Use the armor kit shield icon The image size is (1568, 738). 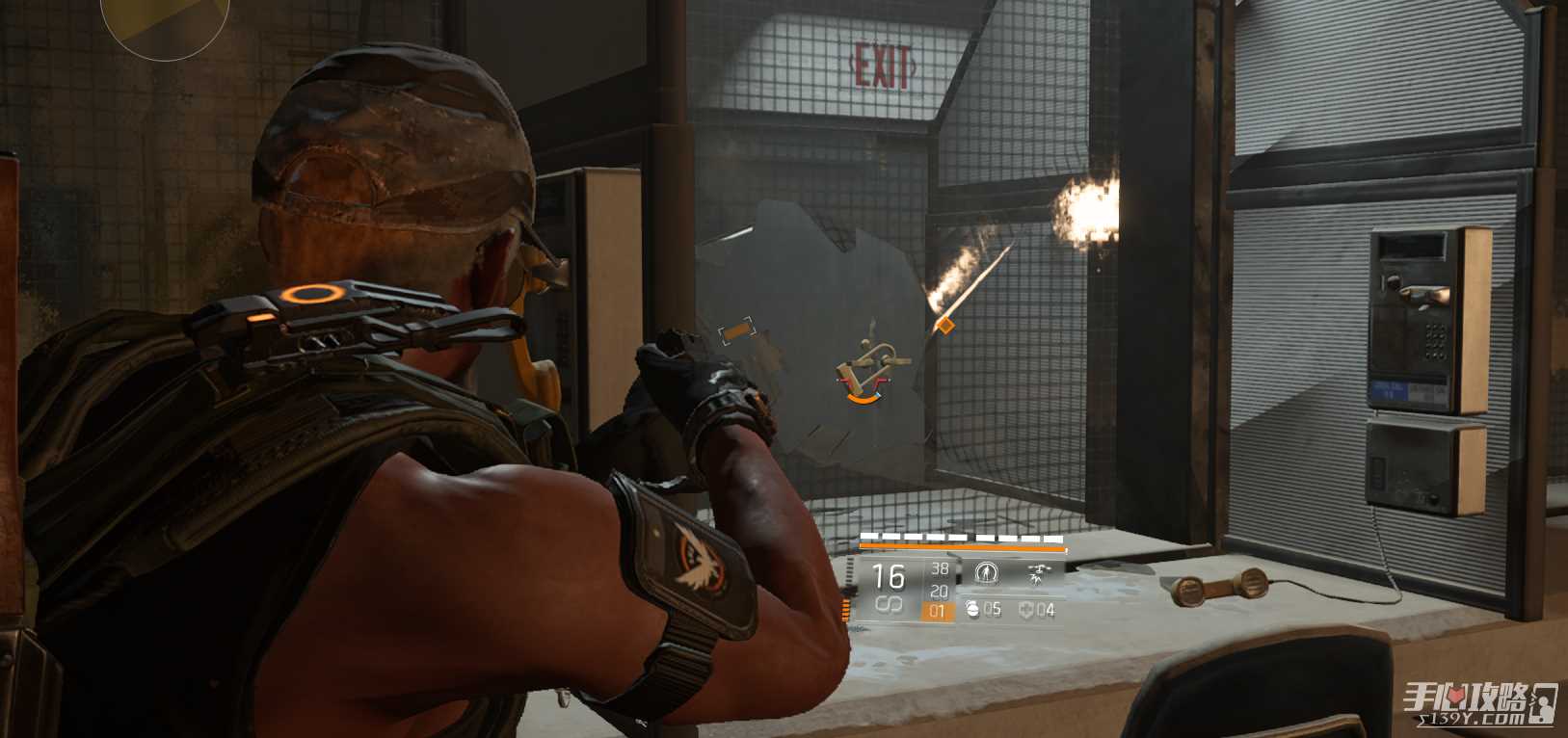(1025, 610)
